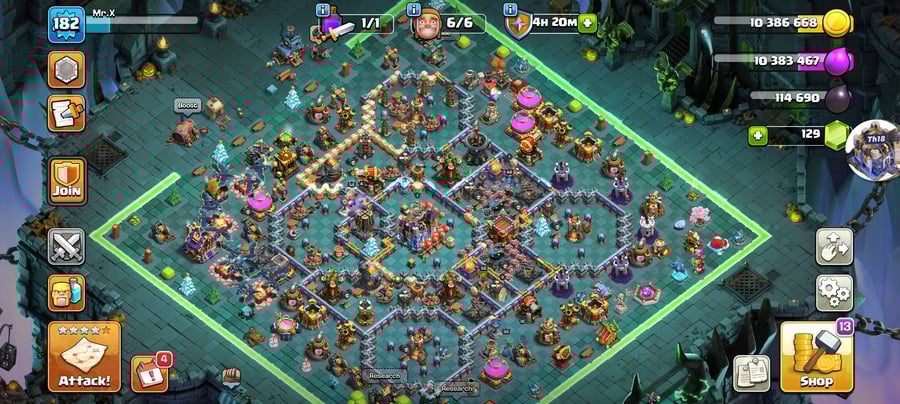Show info for the laboratory potion counter
Image resolution: width=900 pixels, height=404 pixels.
coord(322,10)
